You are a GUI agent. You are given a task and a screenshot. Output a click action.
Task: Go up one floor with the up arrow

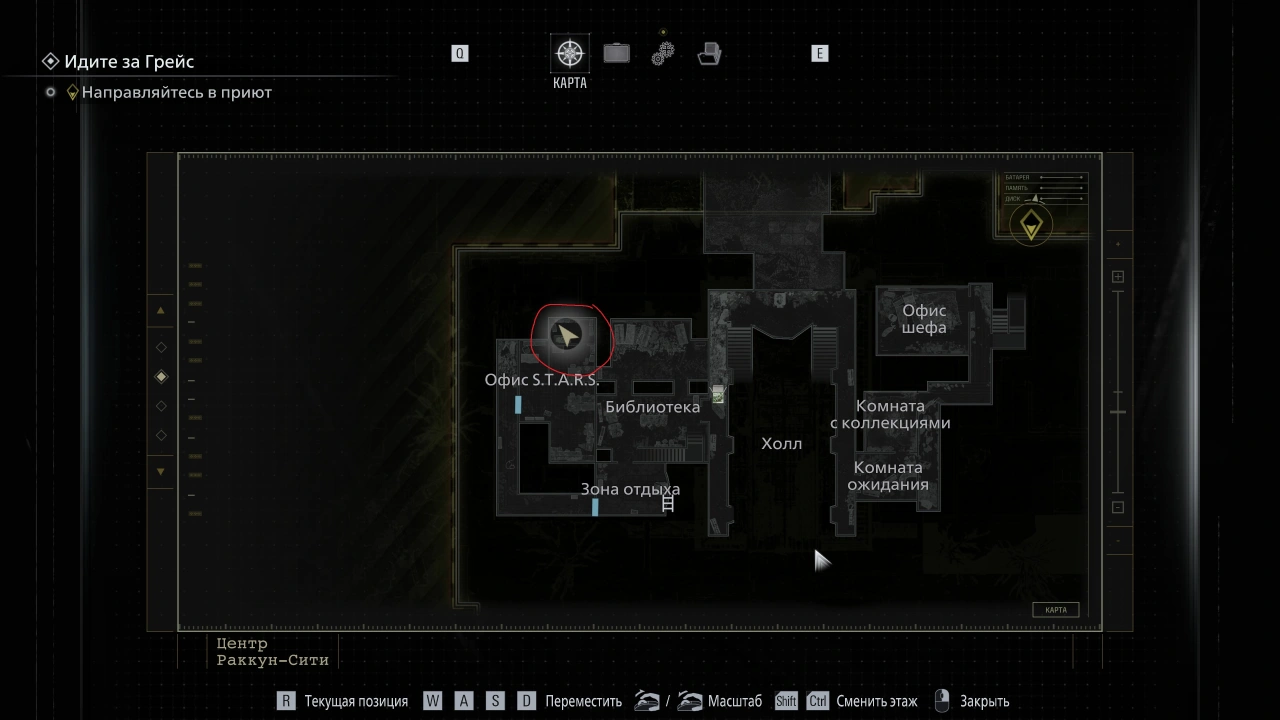(161, 310)
